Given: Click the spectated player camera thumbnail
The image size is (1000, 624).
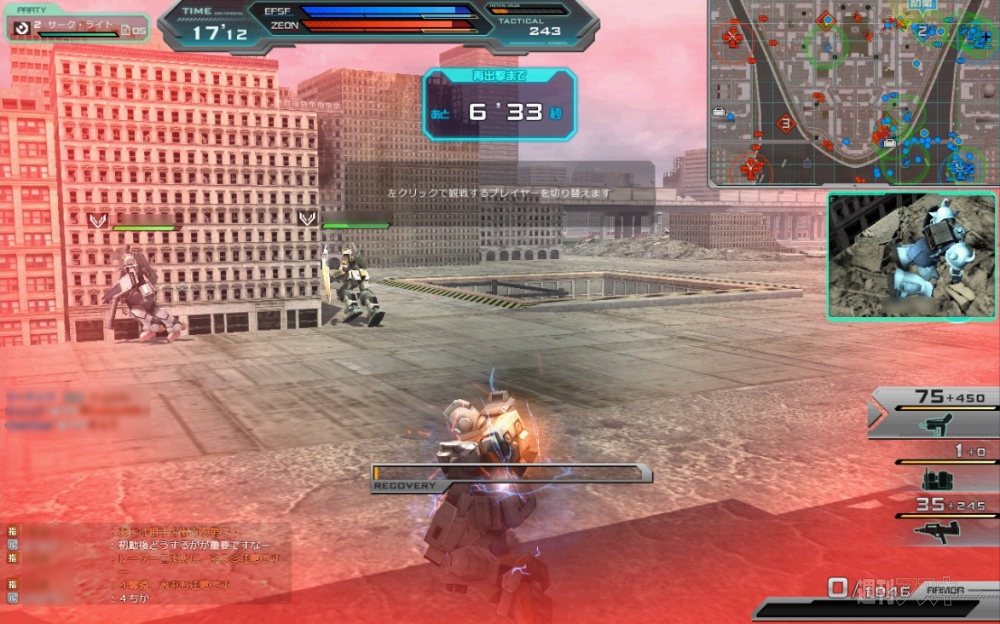Looking at the screenshot, I should coord(911,256).
